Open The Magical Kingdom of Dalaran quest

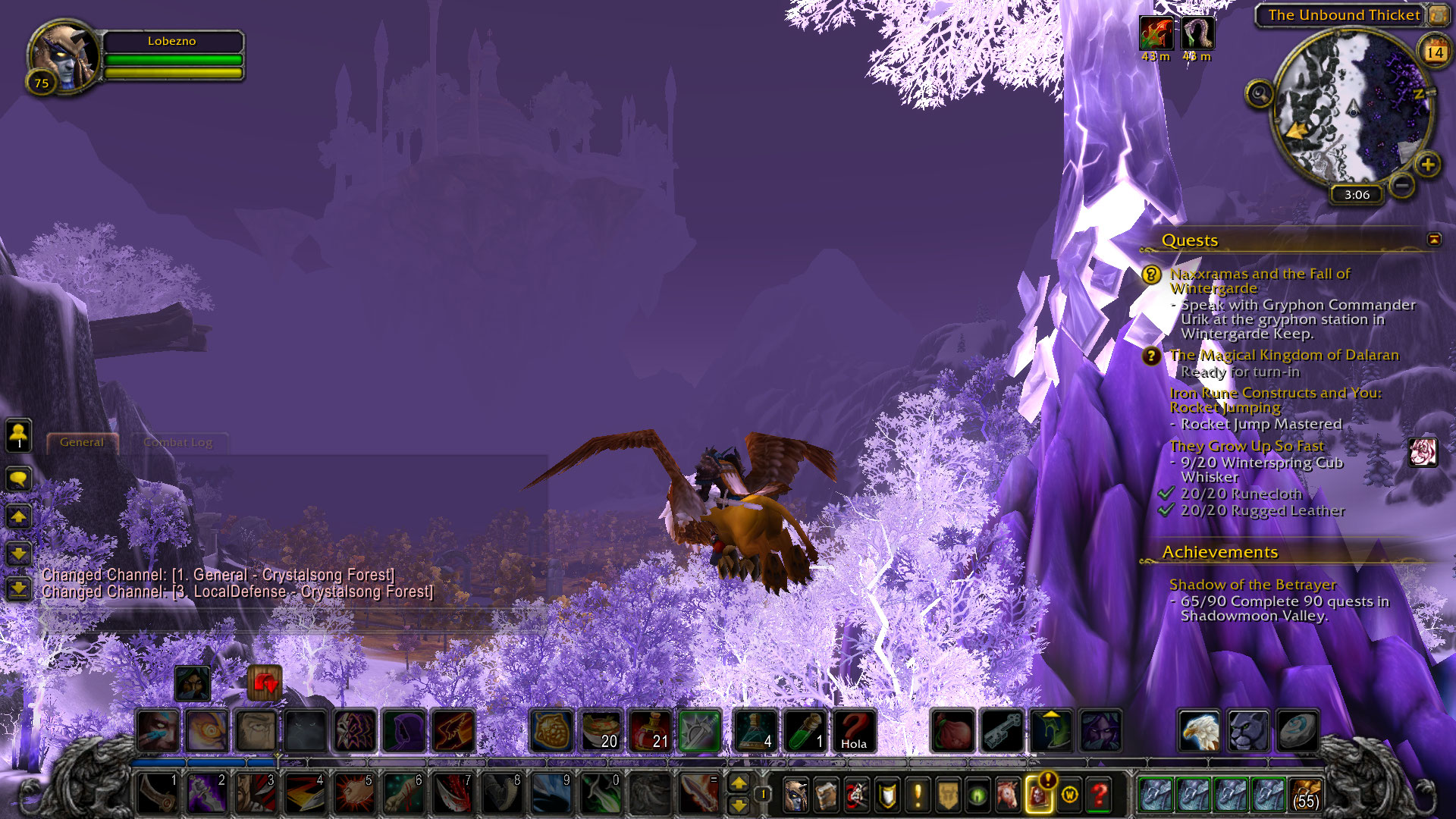[1284, 355]
